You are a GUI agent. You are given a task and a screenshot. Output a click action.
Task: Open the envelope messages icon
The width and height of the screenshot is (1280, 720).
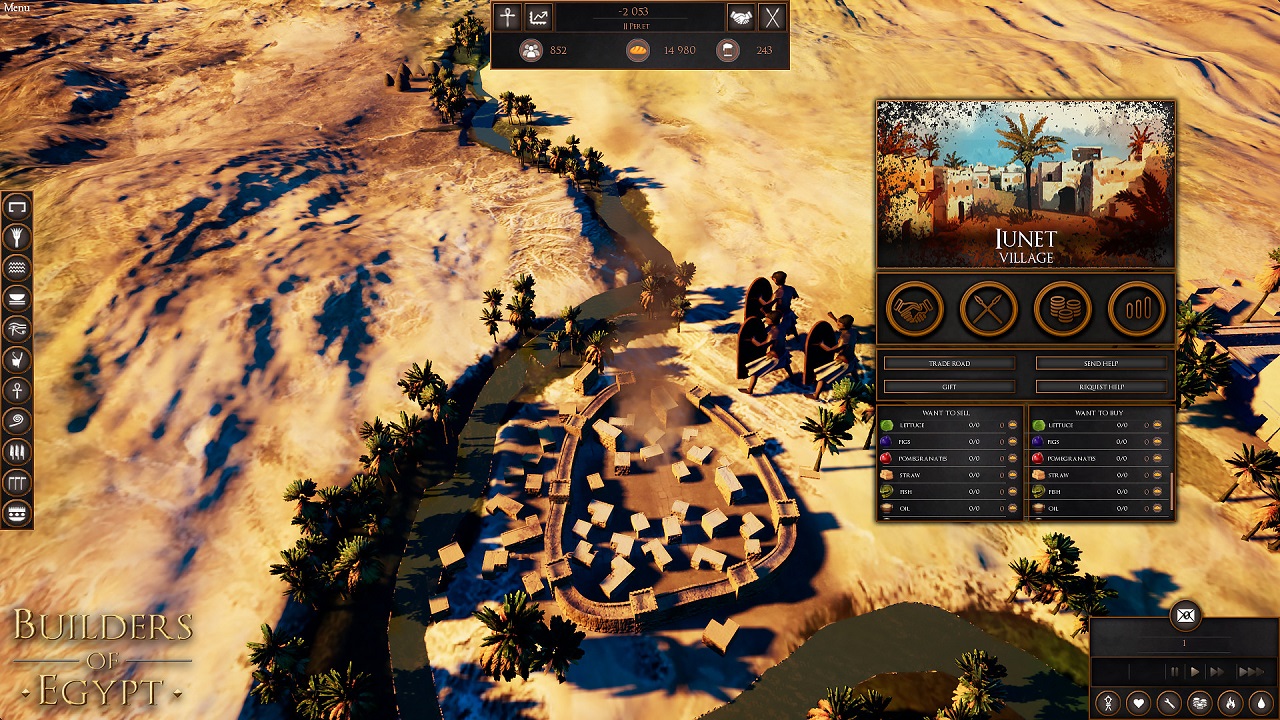pyautogui.click(x=1185, y=616)
